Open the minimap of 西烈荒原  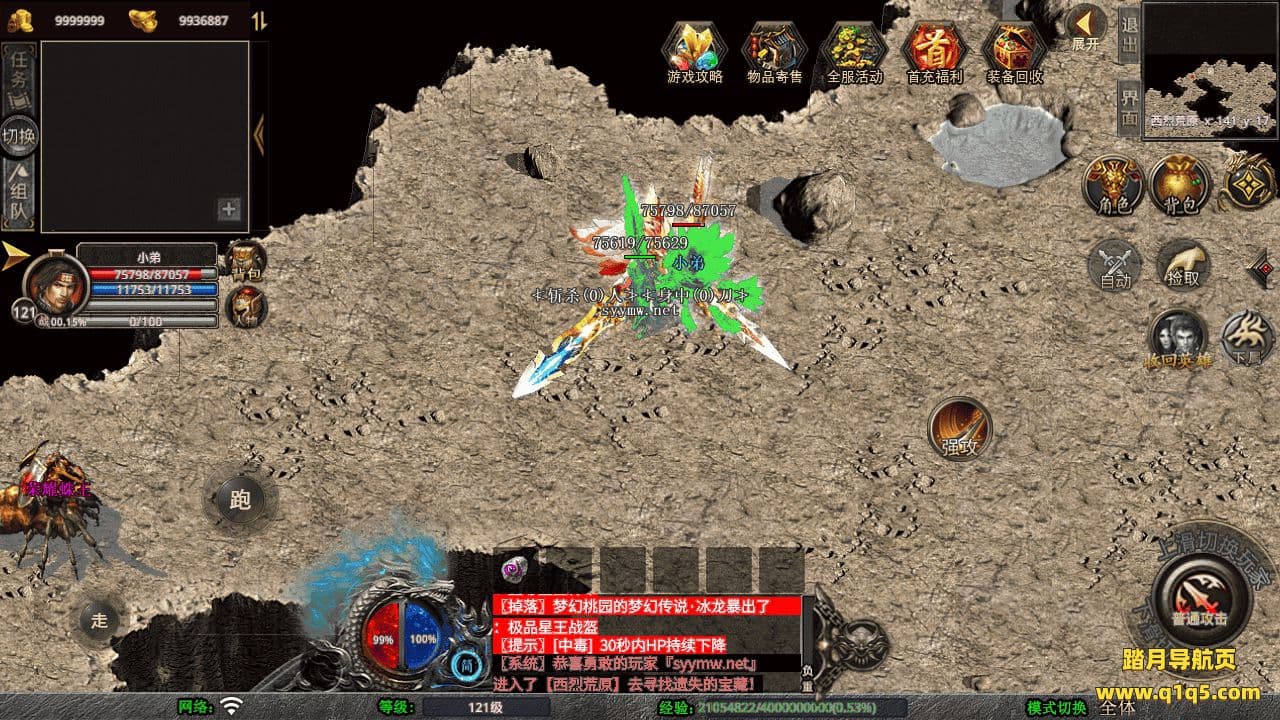pyautogui.click(x=1209, y=66)
